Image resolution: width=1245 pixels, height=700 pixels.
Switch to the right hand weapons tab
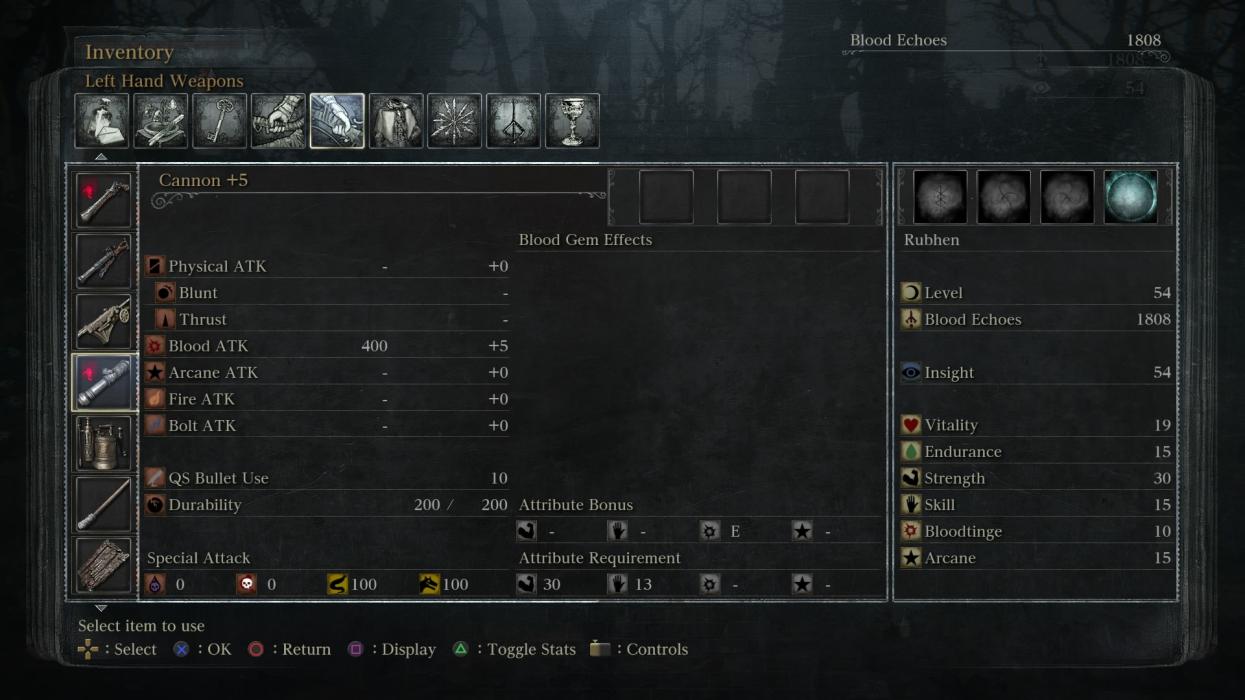(x=278, y=121)
